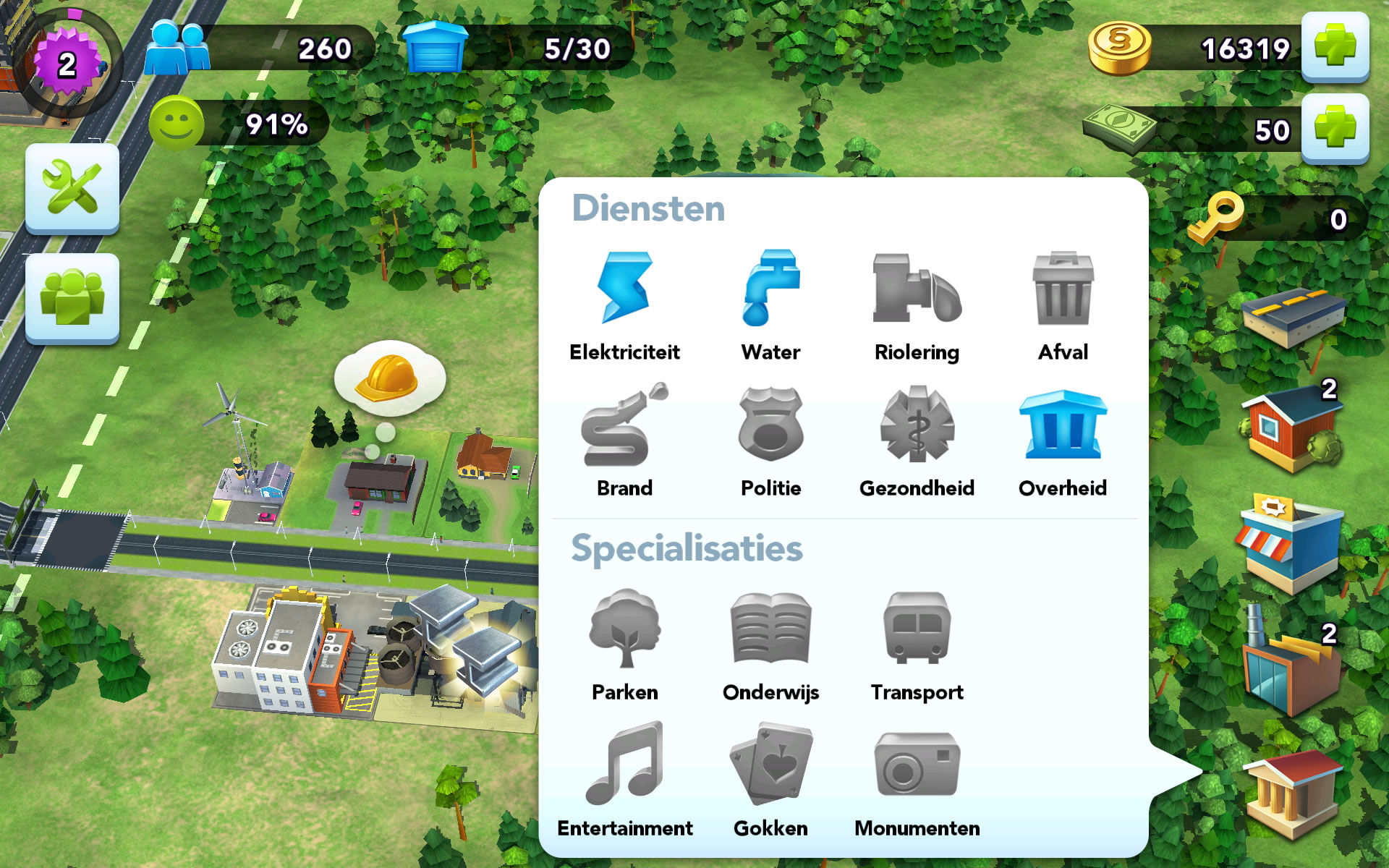Select the Onderwijs education specialization
1389x868 pixels.
771,629
